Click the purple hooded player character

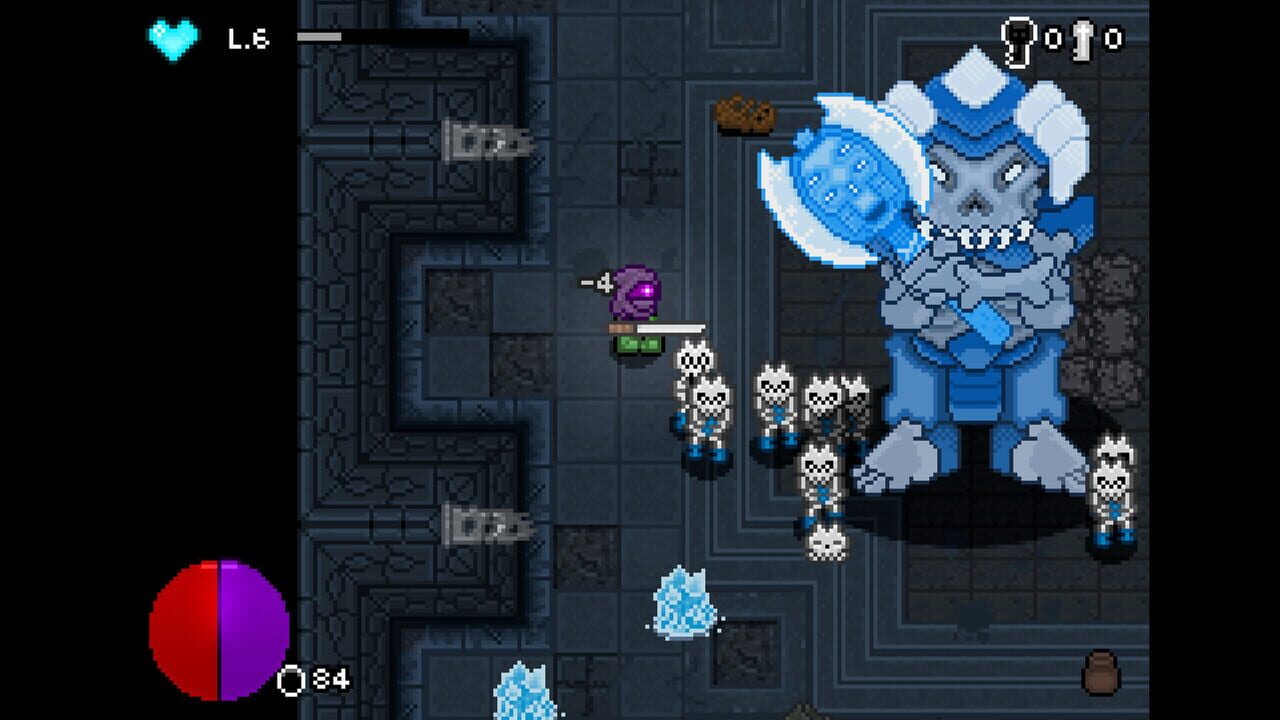633,310
